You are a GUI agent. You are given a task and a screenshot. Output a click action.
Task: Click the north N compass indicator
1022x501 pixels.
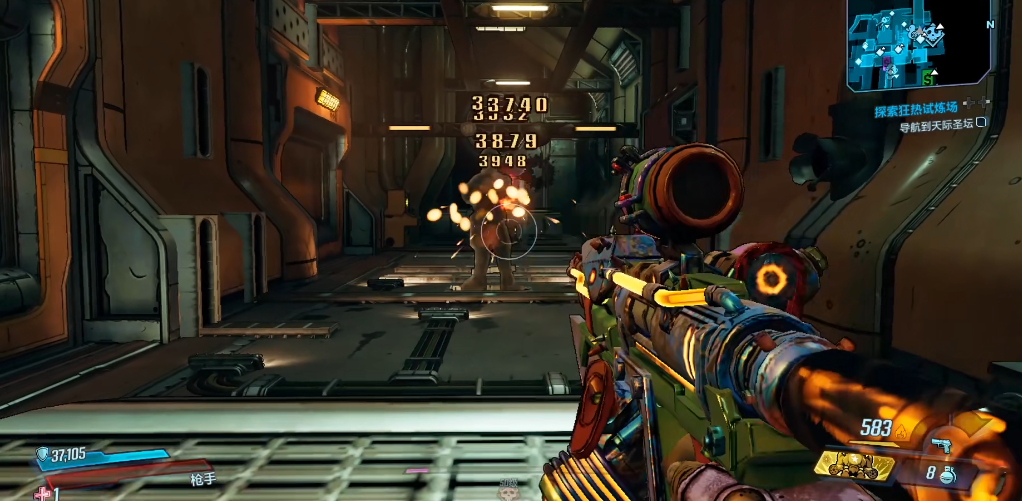coord(989,24)
